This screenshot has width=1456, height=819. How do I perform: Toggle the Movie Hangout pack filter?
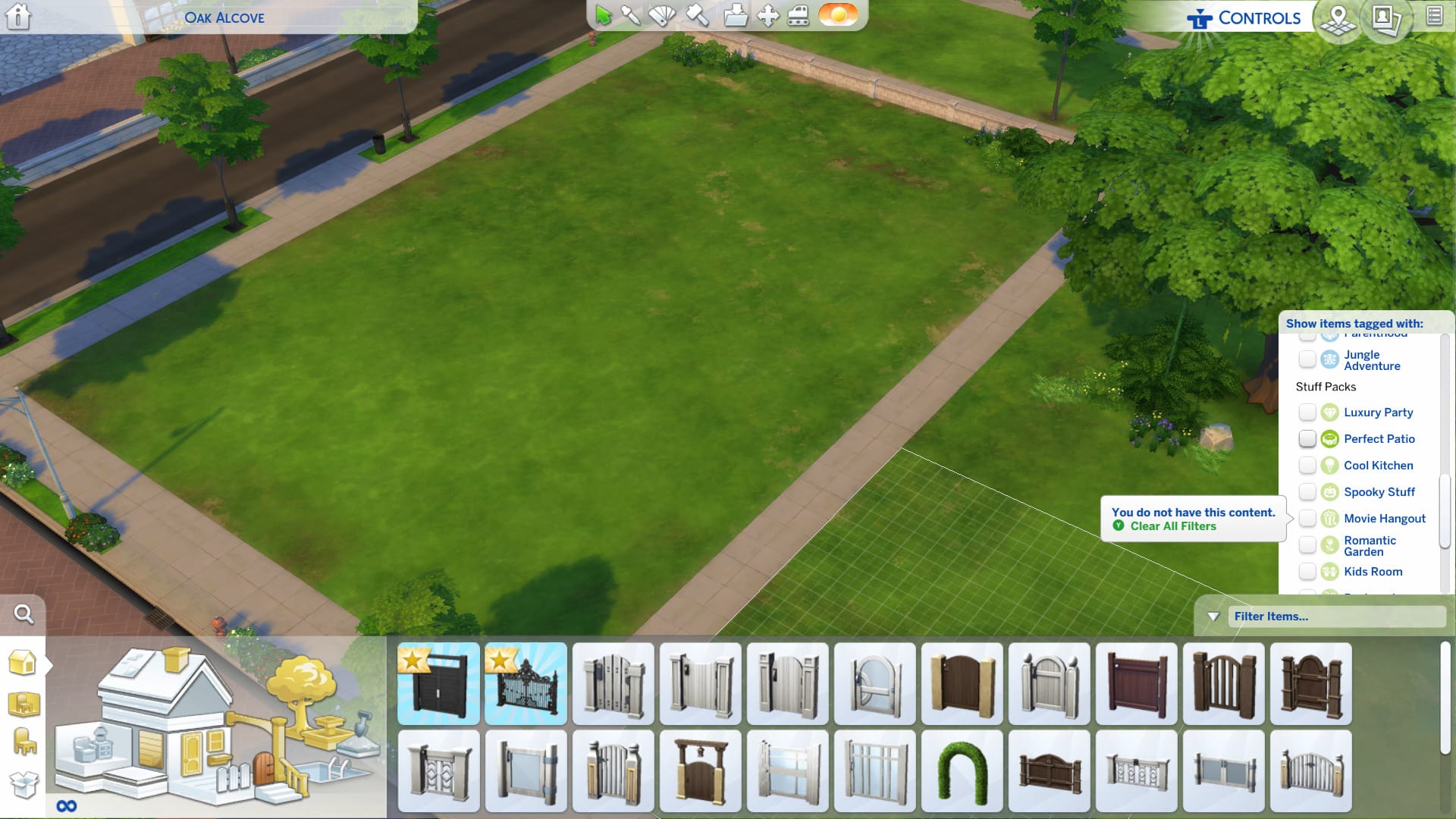click(x=1307, y=519)
